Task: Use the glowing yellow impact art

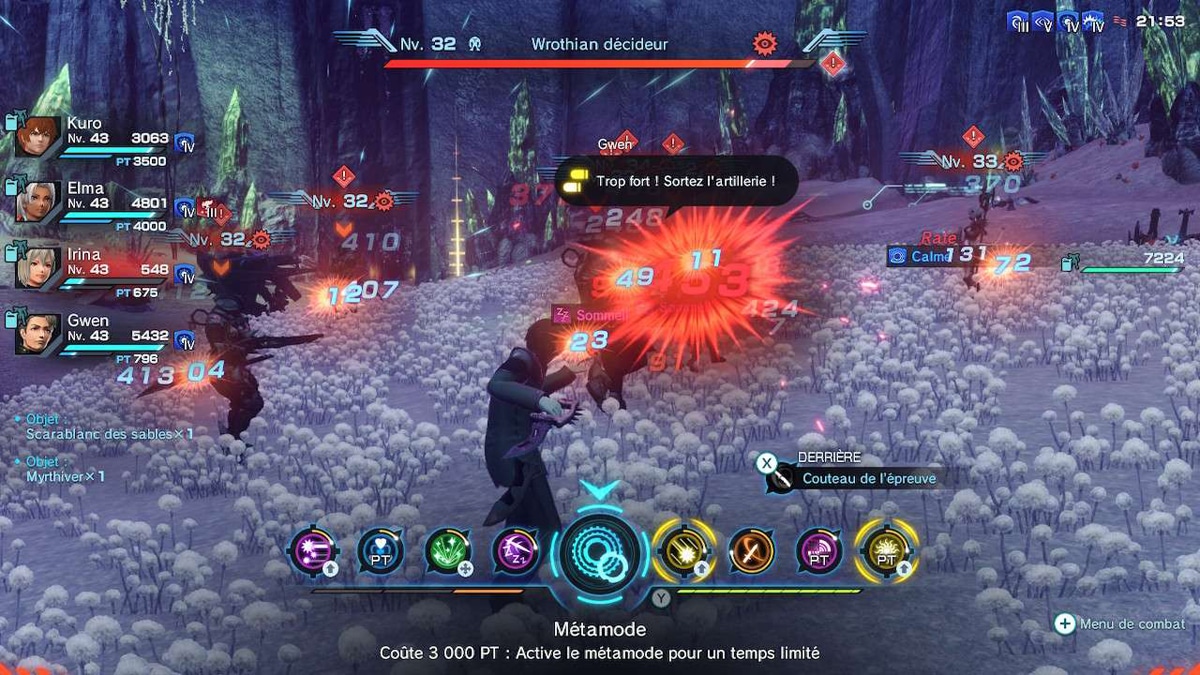Action: point(684,551)
